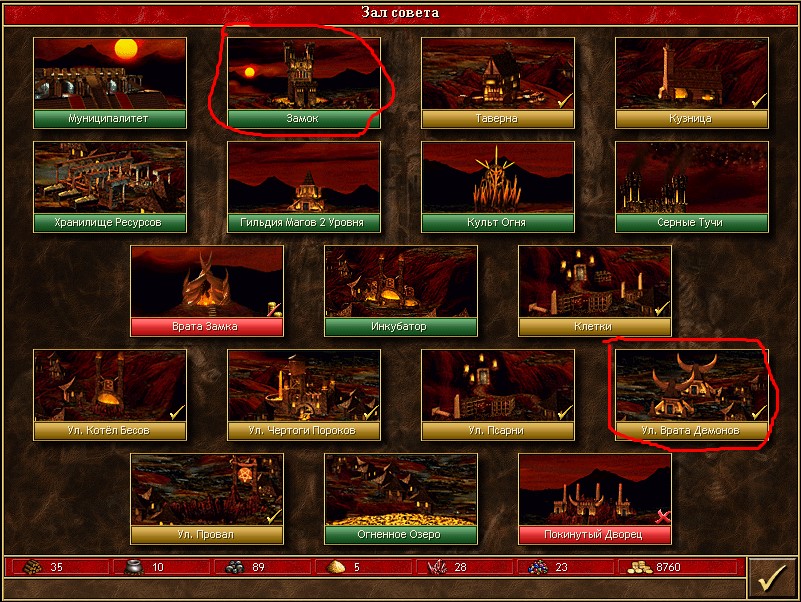Choose Ул. Чертоги Пороков dwelling
The image size is (801, 602).
click(304, 394)
